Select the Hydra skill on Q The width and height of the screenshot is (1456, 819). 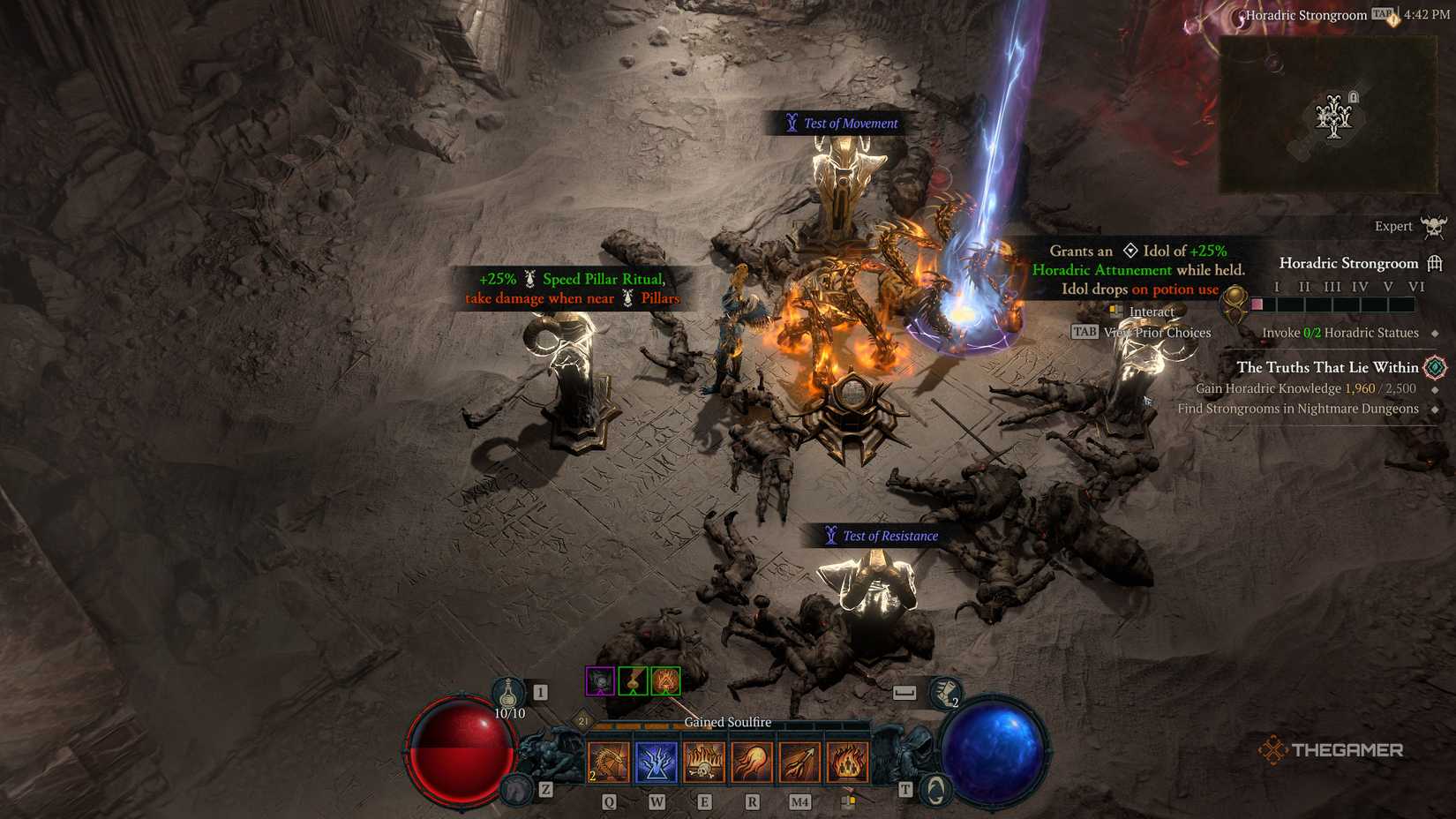tap(609, 761)
